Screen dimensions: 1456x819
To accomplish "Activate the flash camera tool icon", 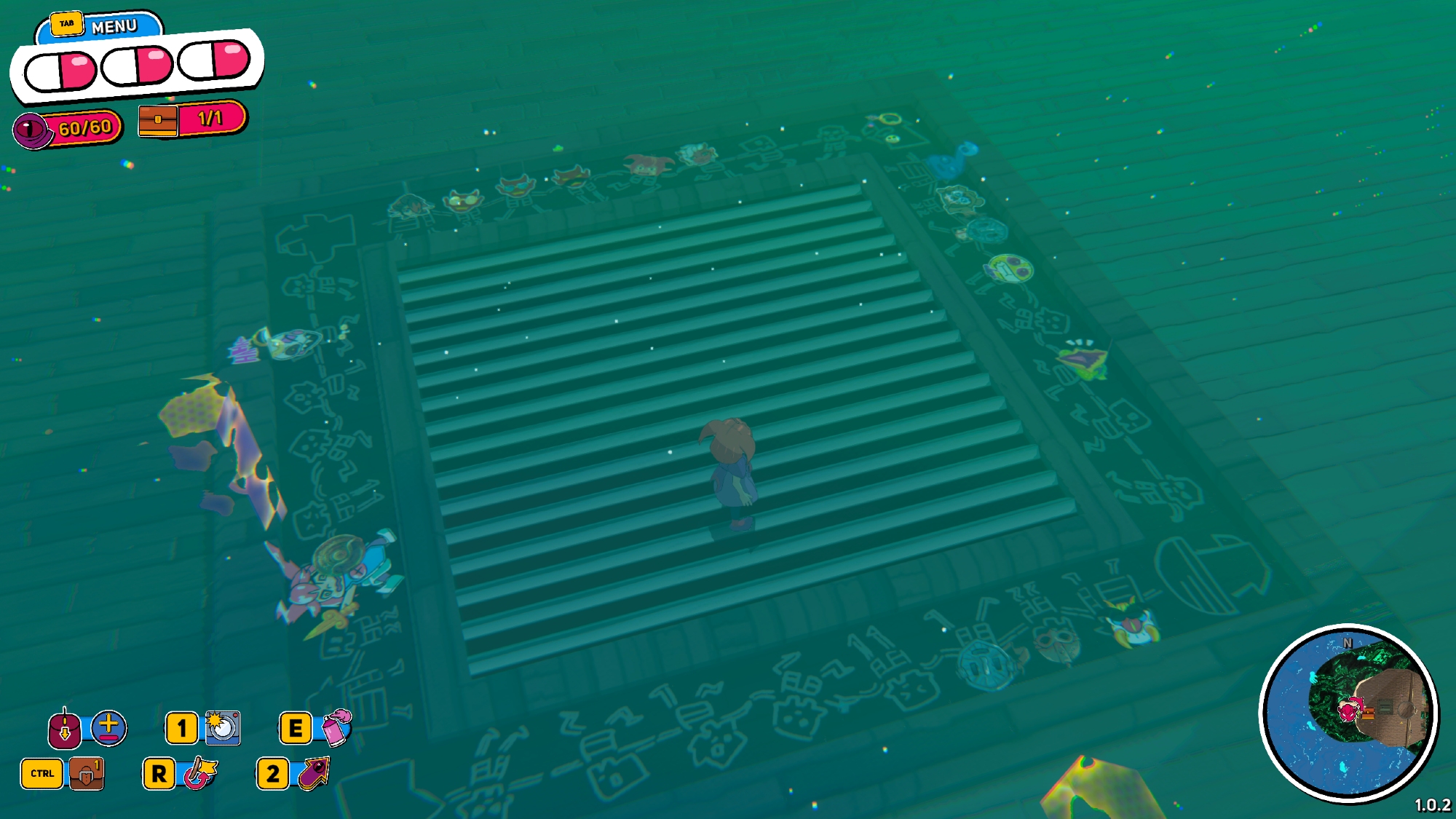I will pos(222,727).
